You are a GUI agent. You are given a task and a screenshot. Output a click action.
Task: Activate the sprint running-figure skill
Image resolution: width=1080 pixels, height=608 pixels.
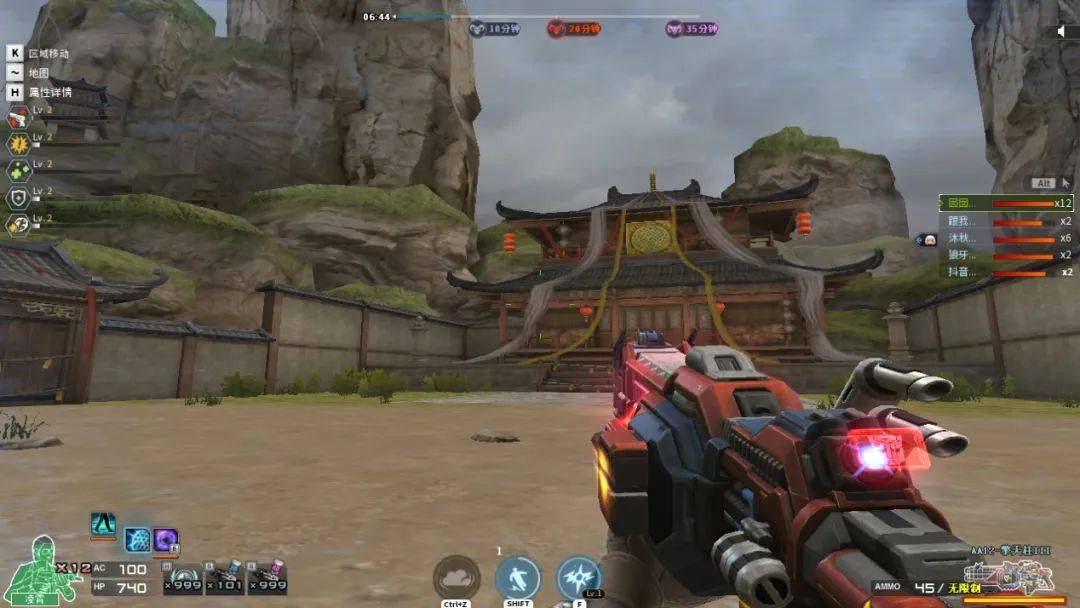coord(517,578)
